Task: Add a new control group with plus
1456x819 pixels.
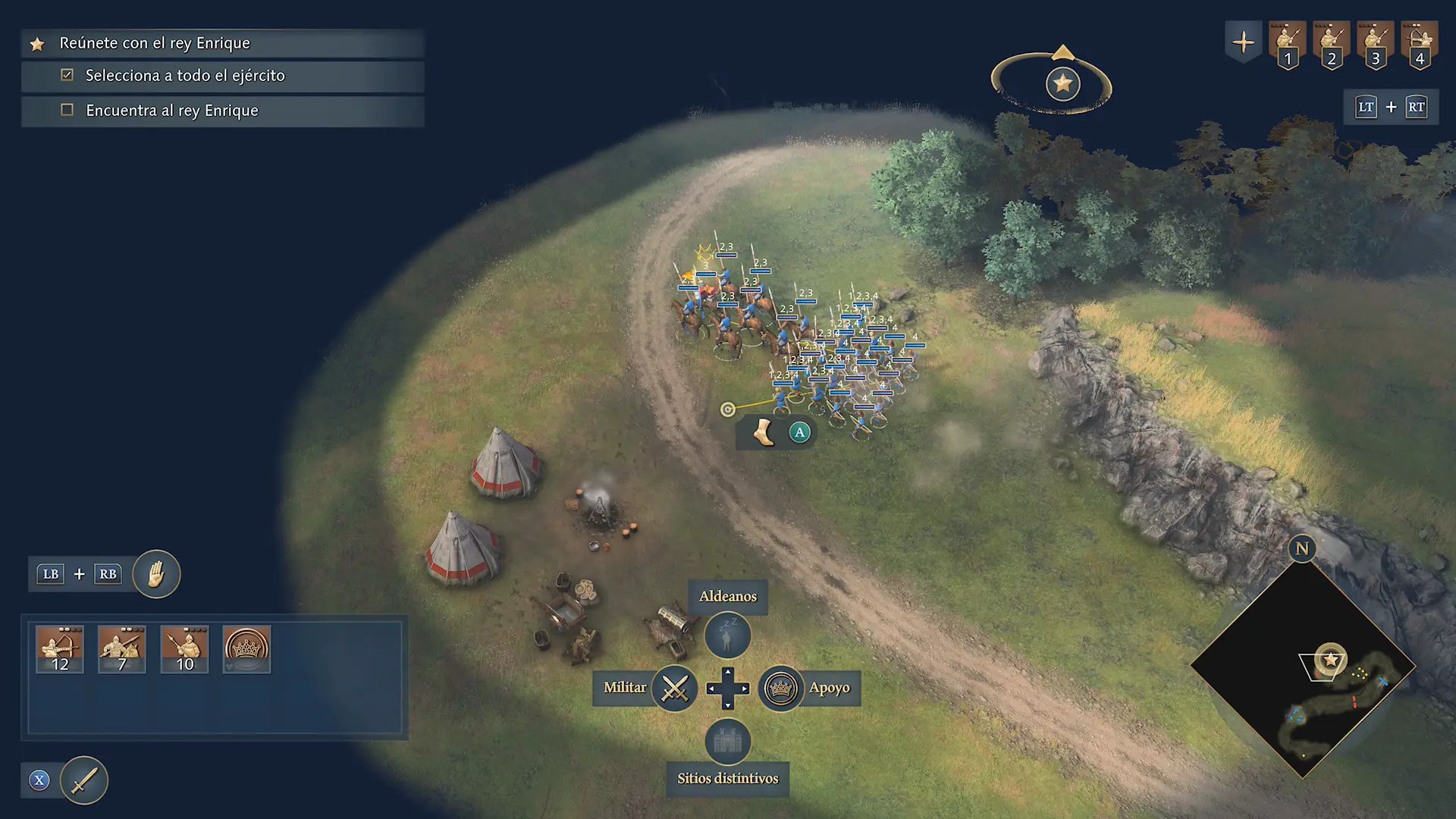Action: pos(1244,42)
